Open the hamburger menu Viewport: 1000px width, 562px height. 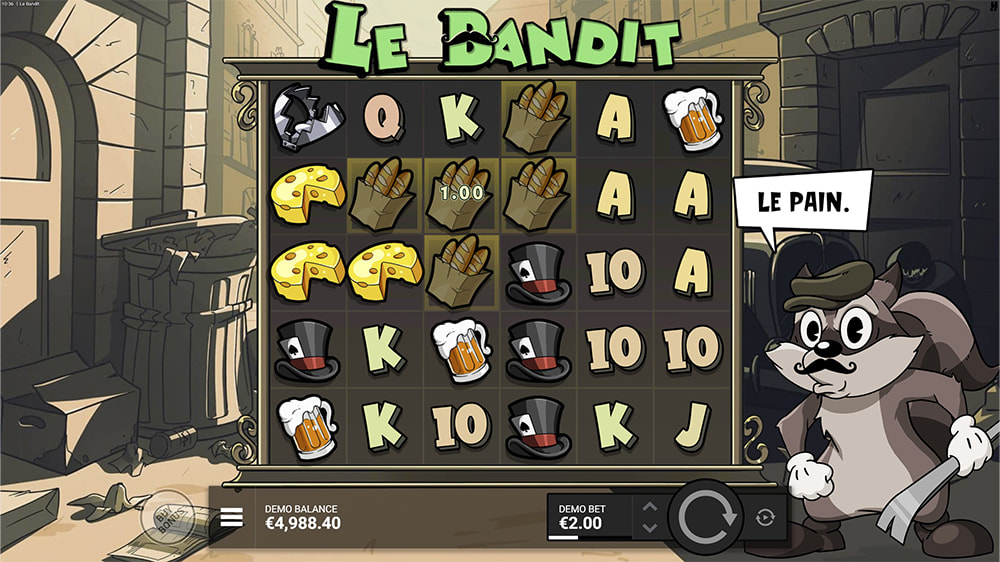pos(232,517)
